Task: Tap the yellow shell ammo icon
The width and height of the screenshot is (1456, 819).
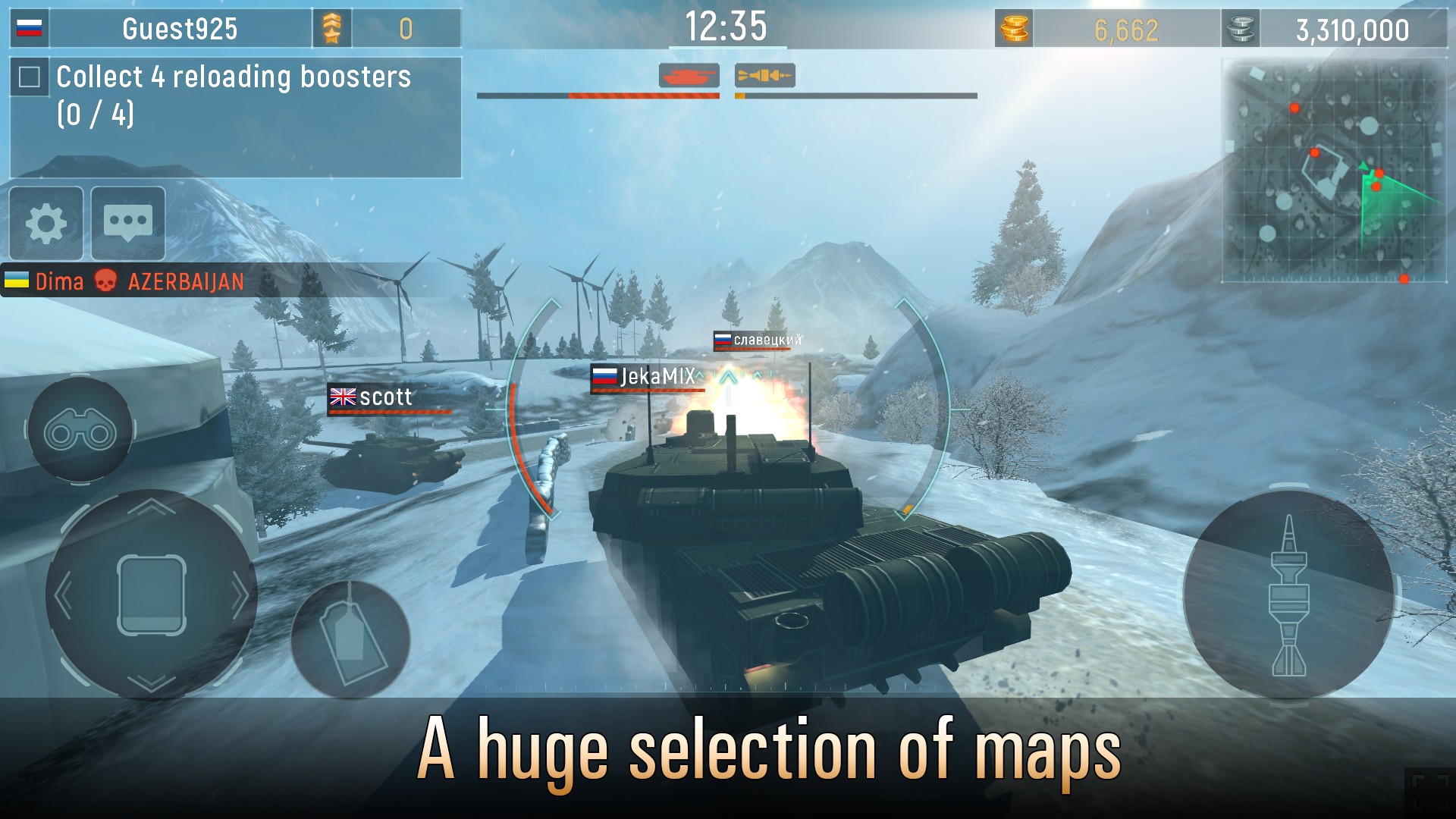Action: (x=764, y=75)
